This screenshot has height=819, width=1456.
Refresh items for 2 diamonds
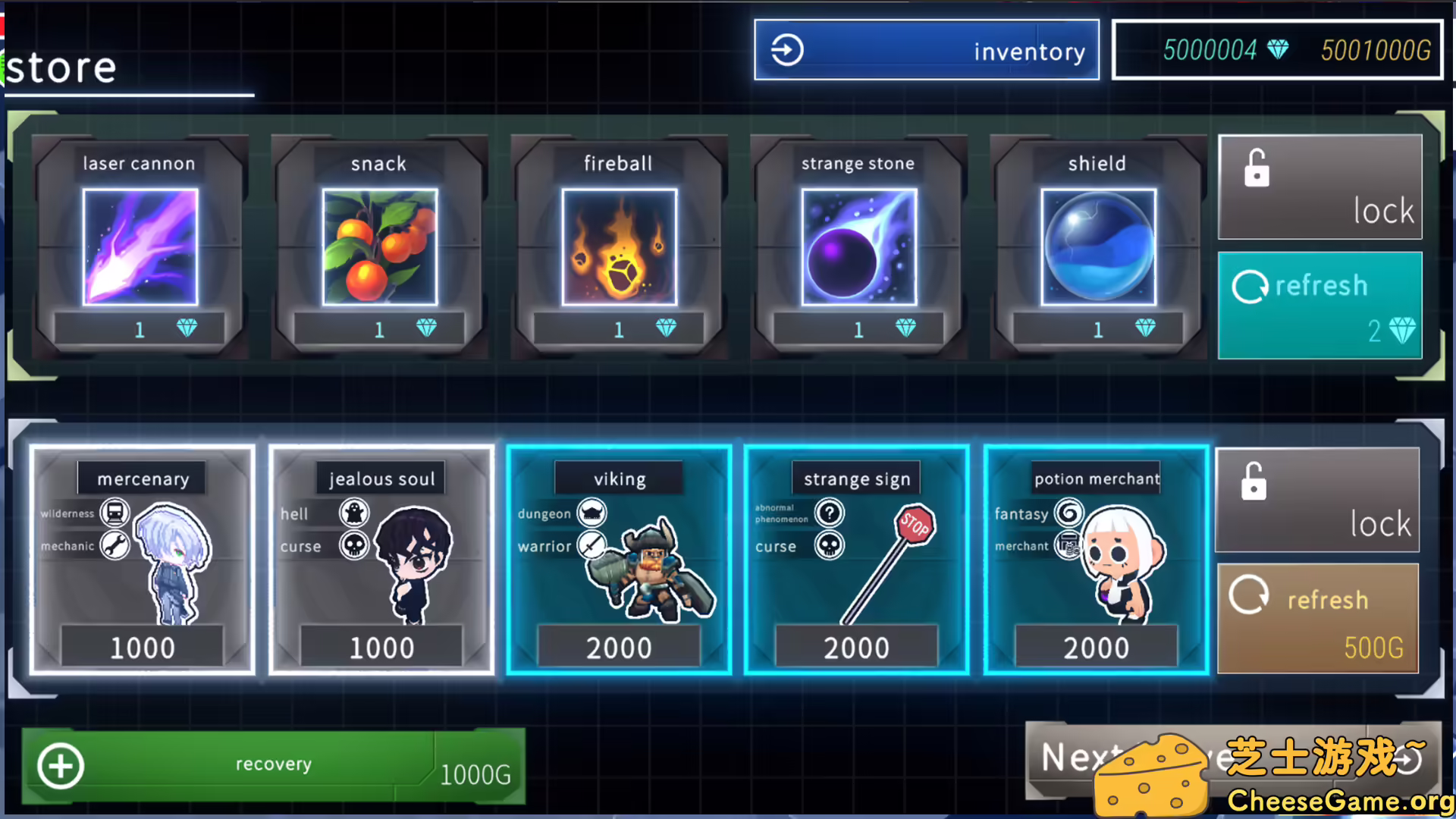pyautogui.click(x=1319, y=306)
